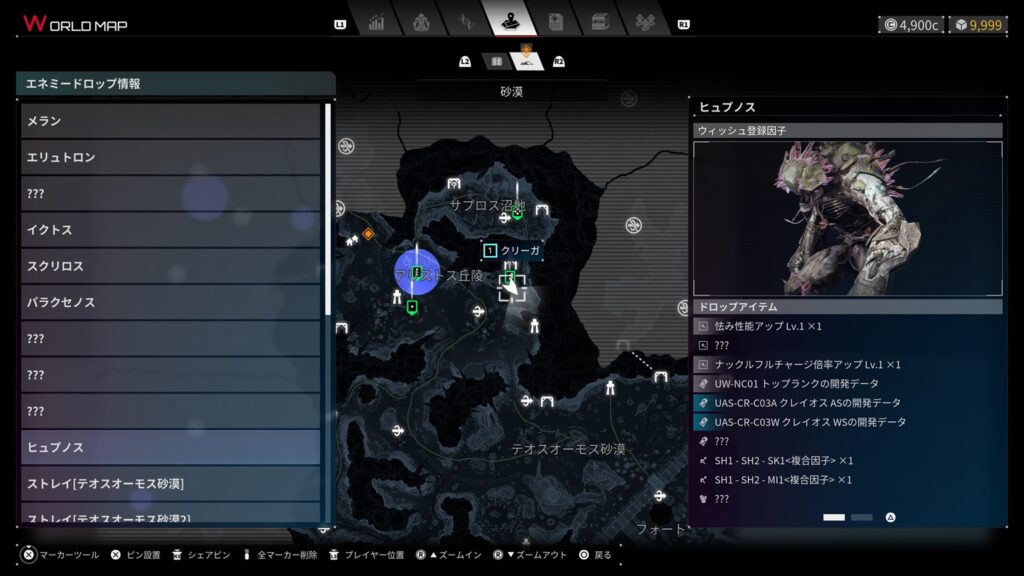The height and width of the screenshot is (576, 1024).
Task: Click the クリーガ marker label on the map
Action: (511, 250)
